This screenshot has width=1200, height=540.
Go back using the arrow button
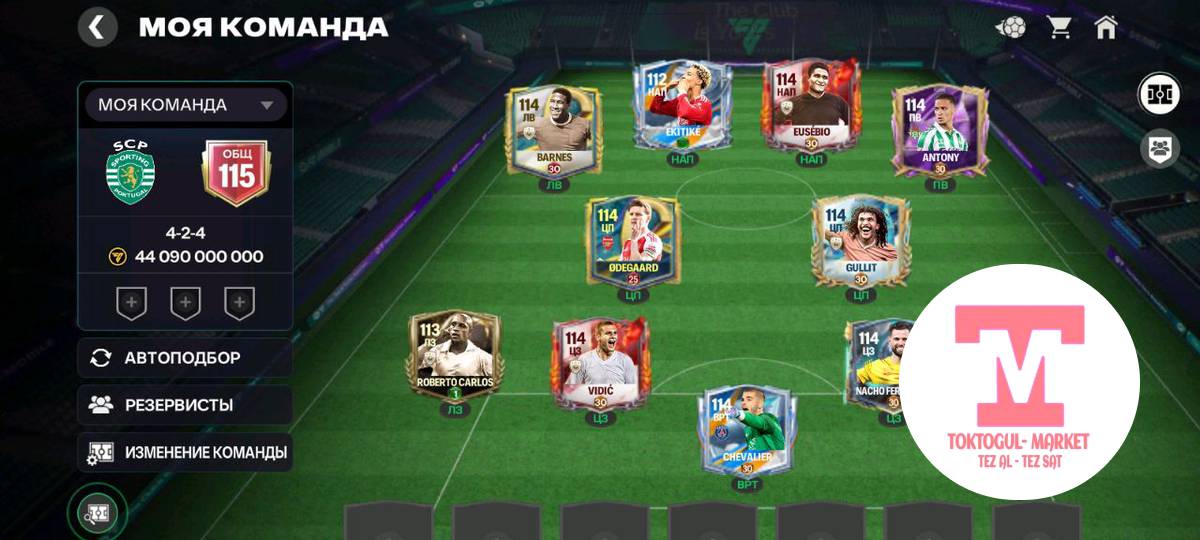click(97, 27)
